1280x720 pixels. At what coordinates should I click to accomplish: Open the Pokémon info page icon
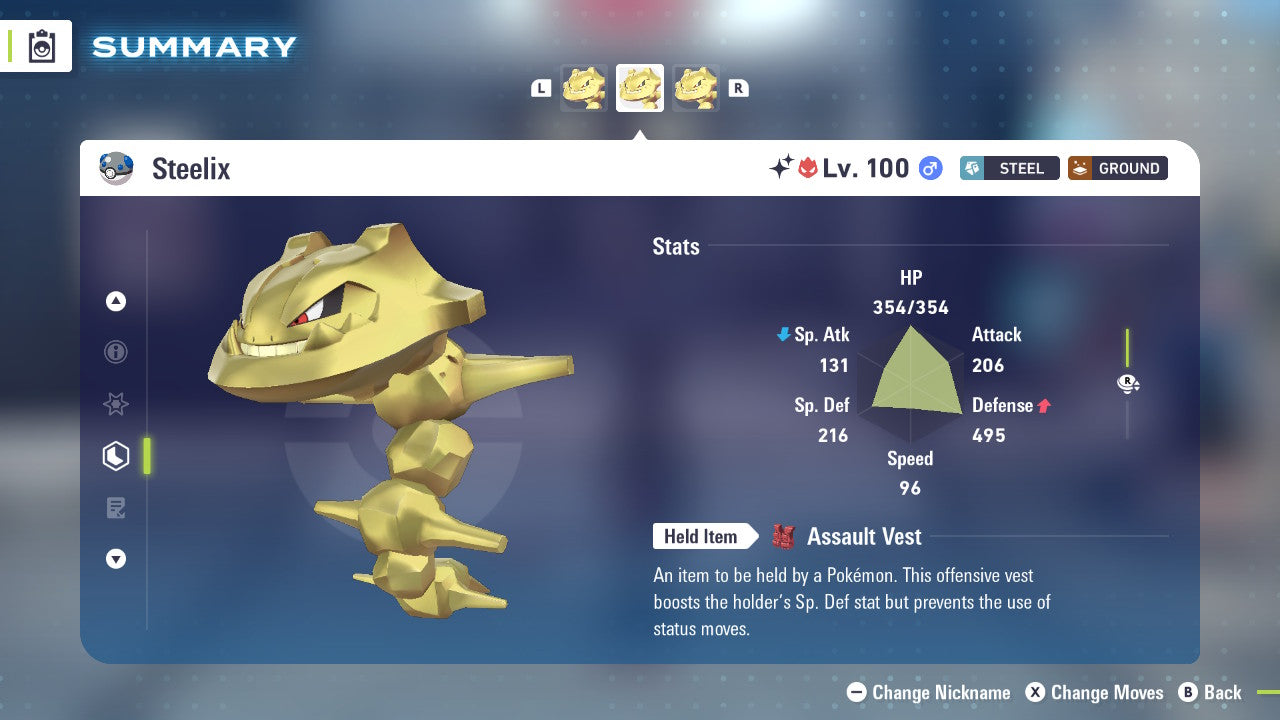(x=116, y=352)
